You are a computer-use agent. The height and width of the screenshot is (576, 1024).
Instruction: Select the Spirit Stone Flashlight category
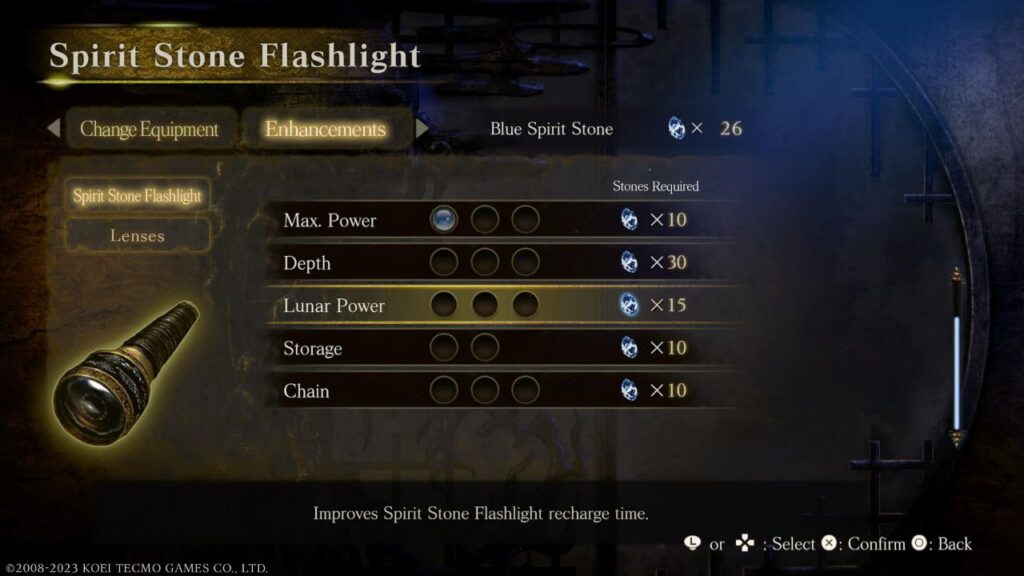coord(137,196)
